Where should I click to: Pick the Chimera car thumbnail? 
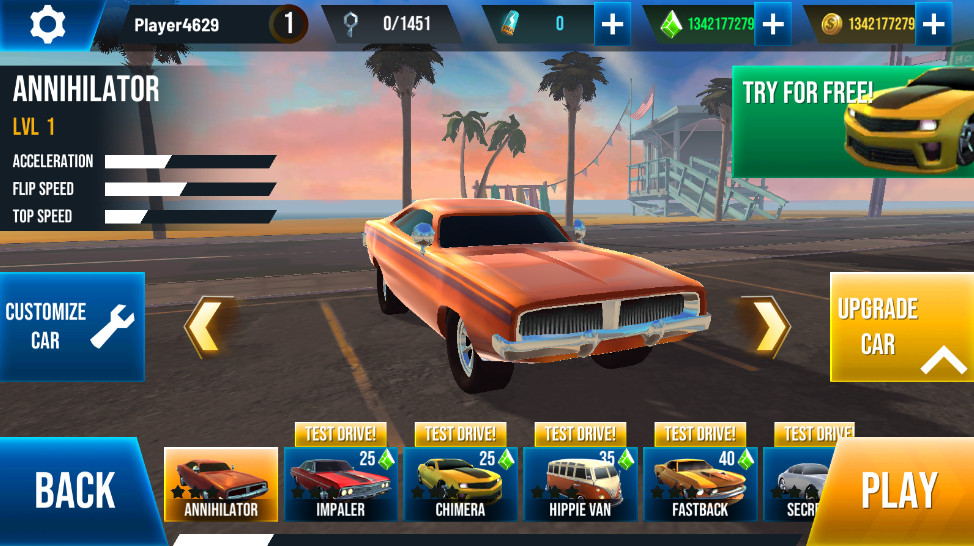click(461, 484)
